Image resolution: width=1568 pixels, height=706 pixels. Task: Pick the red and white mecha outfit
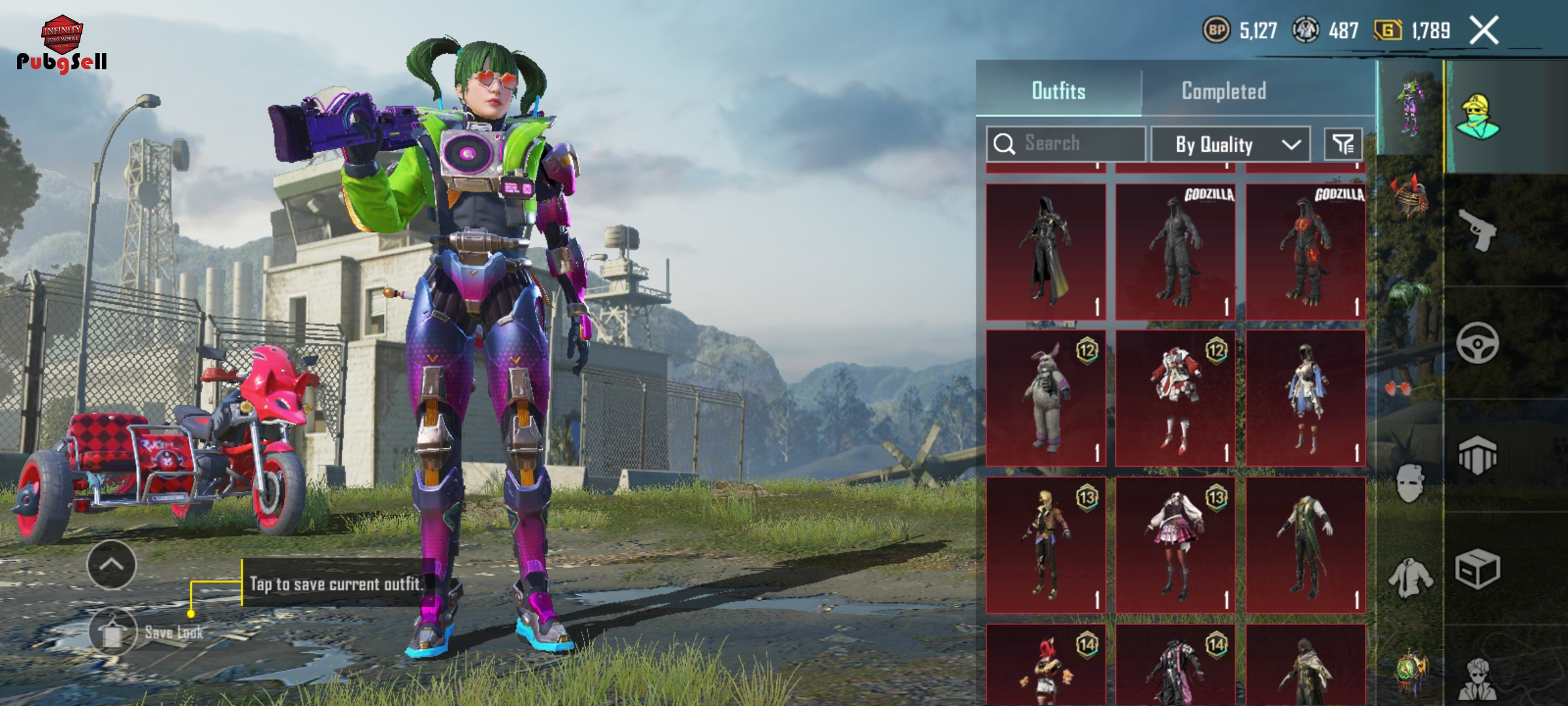[1175, 398]
